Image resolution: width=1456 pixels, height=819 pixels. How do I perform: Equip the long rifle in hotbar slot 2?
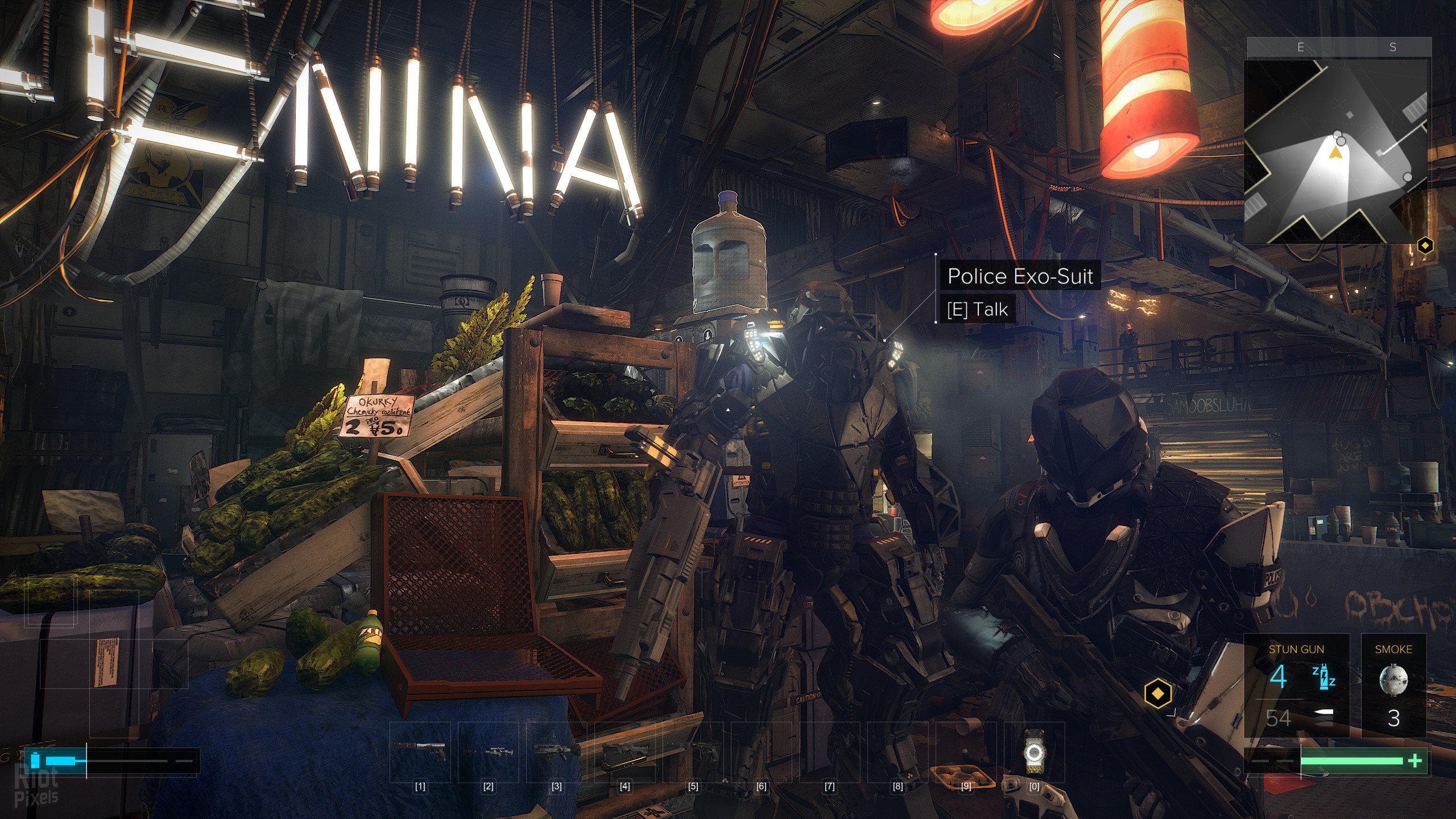[x=488, y=751]
